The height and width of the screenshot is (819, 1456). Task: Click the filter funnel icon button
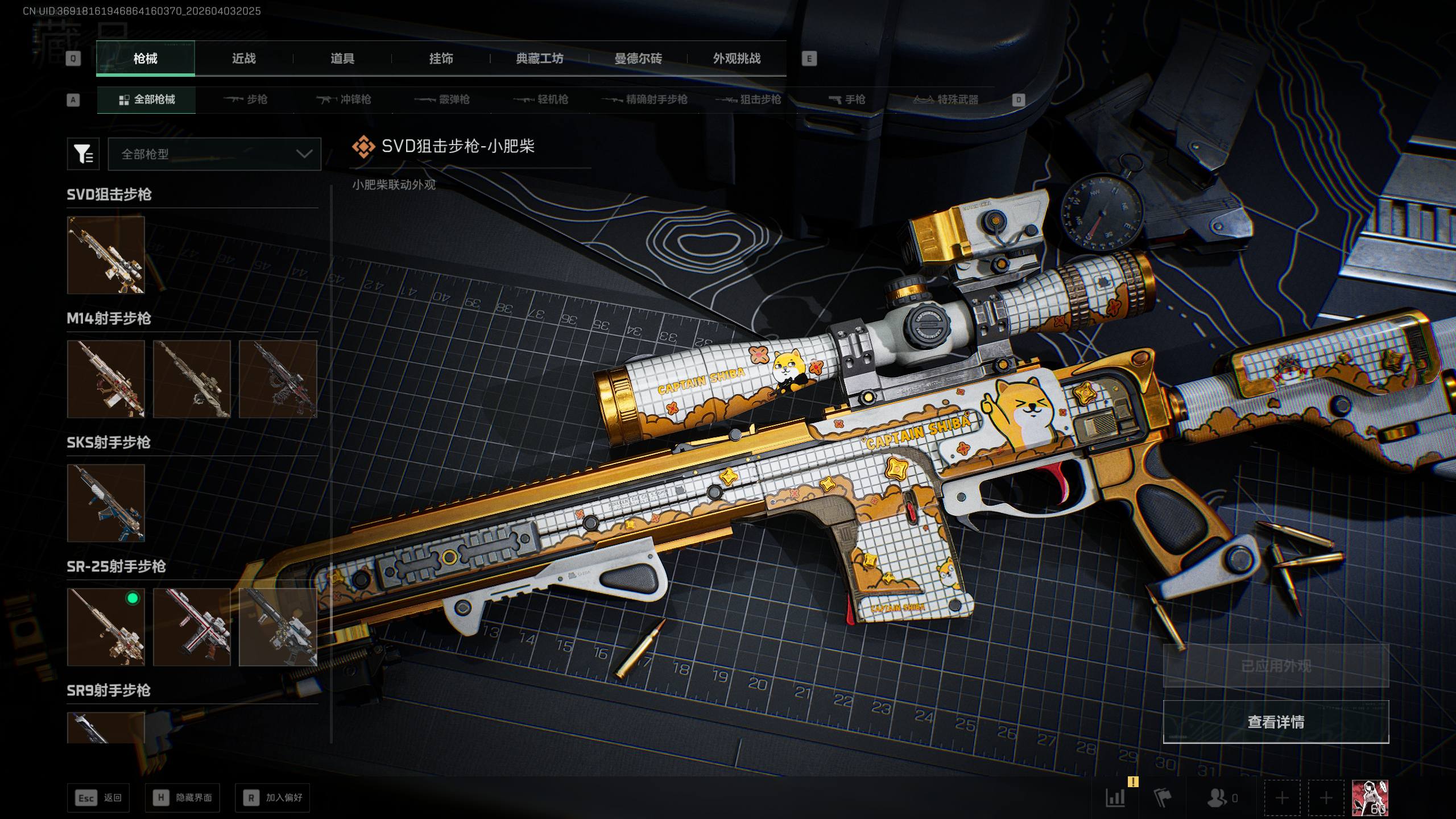tap(83, 154)
